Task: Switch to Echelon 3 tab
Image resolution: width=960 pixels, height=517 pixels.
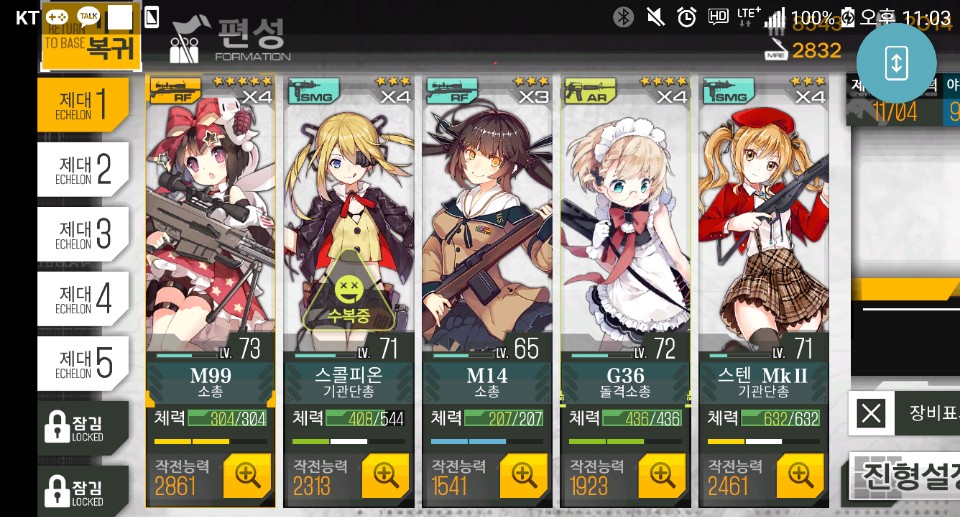Action: 83,233
